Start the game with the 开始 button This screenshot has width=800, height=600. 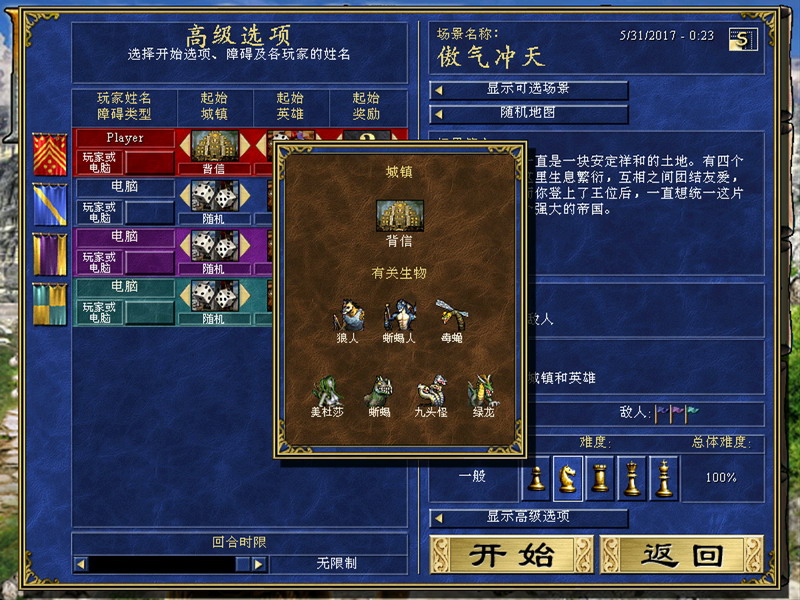[x=511, y=555]
